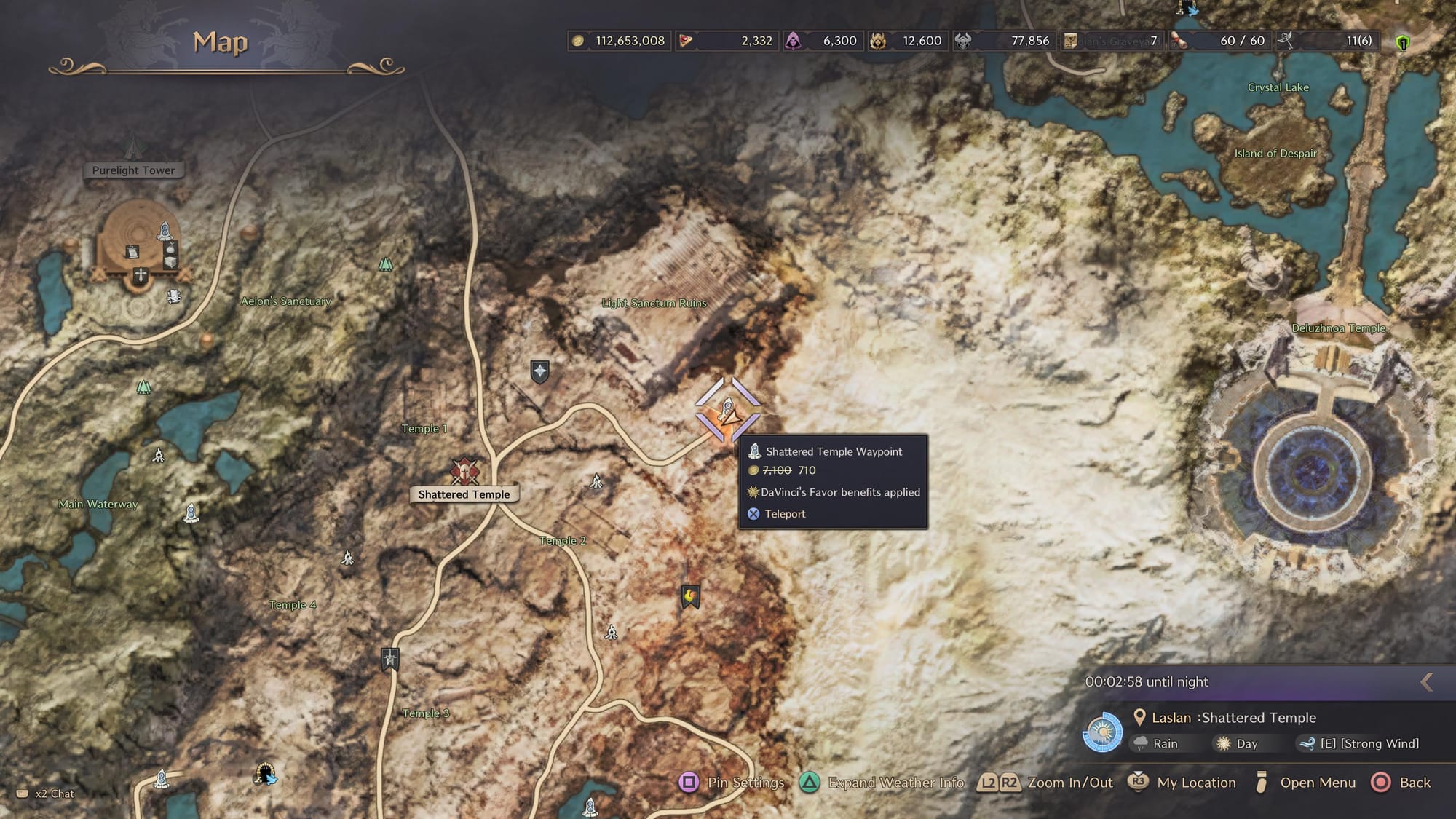Click the cave entrance marker icon
1456x819 pixels.
pos(265,773)
